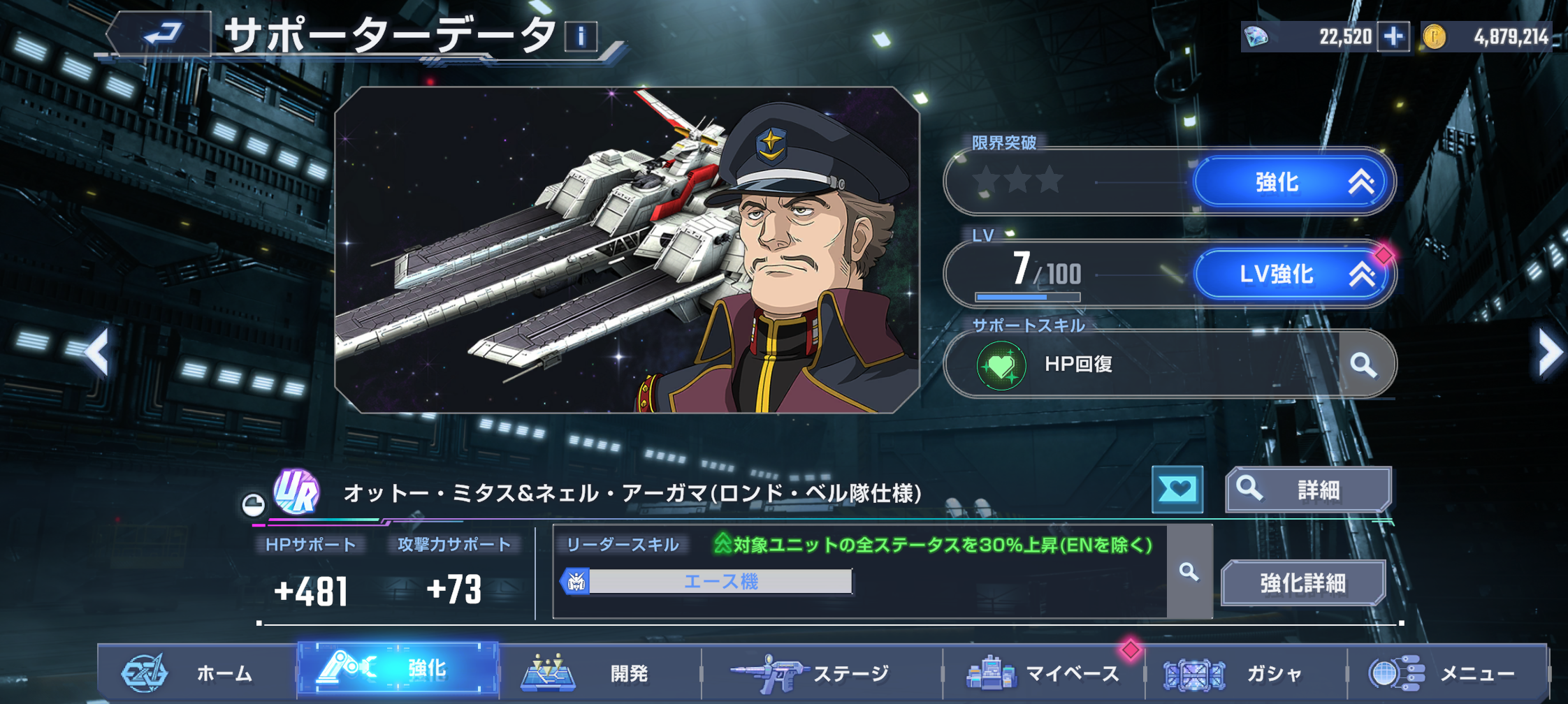Show the previous supporter with left arrow
Image resolution: width=1568 pixels, height=704 pixels.
tap(98, 351)
